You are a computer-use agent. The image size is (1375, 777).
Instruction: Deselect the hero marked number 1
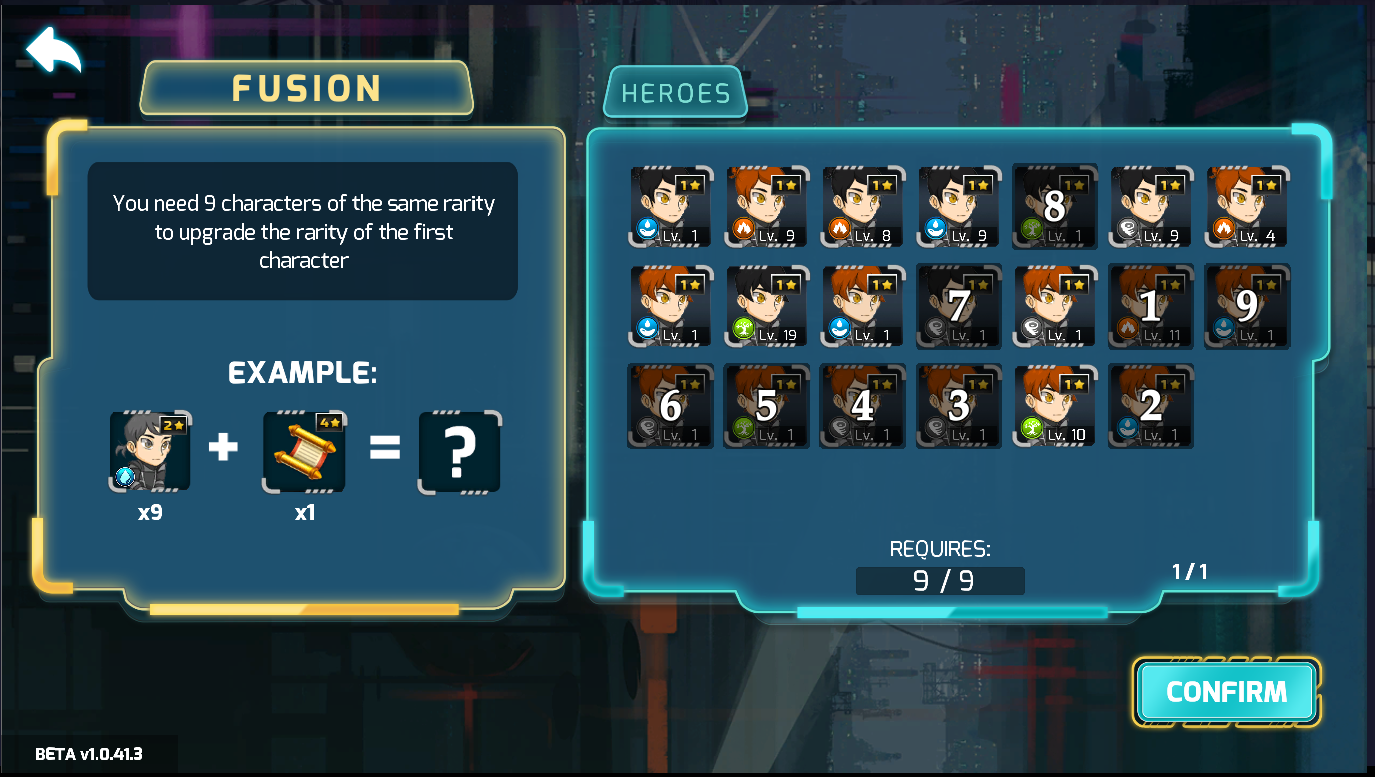point(1151,305)
